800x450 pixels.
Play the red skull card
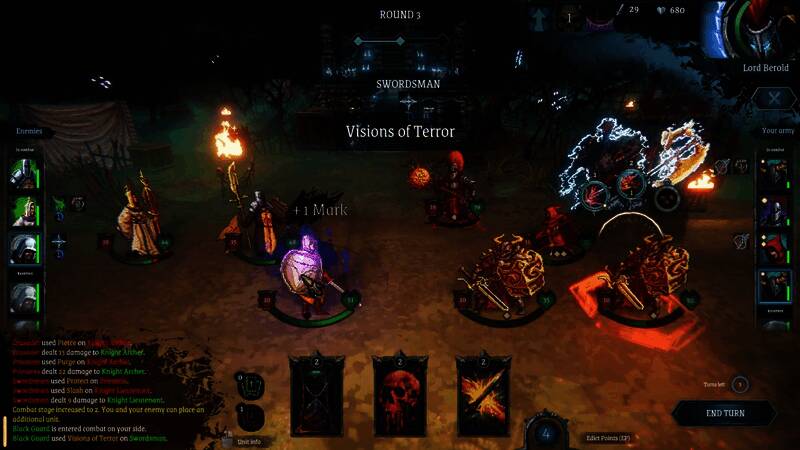[x=400, y=396]
